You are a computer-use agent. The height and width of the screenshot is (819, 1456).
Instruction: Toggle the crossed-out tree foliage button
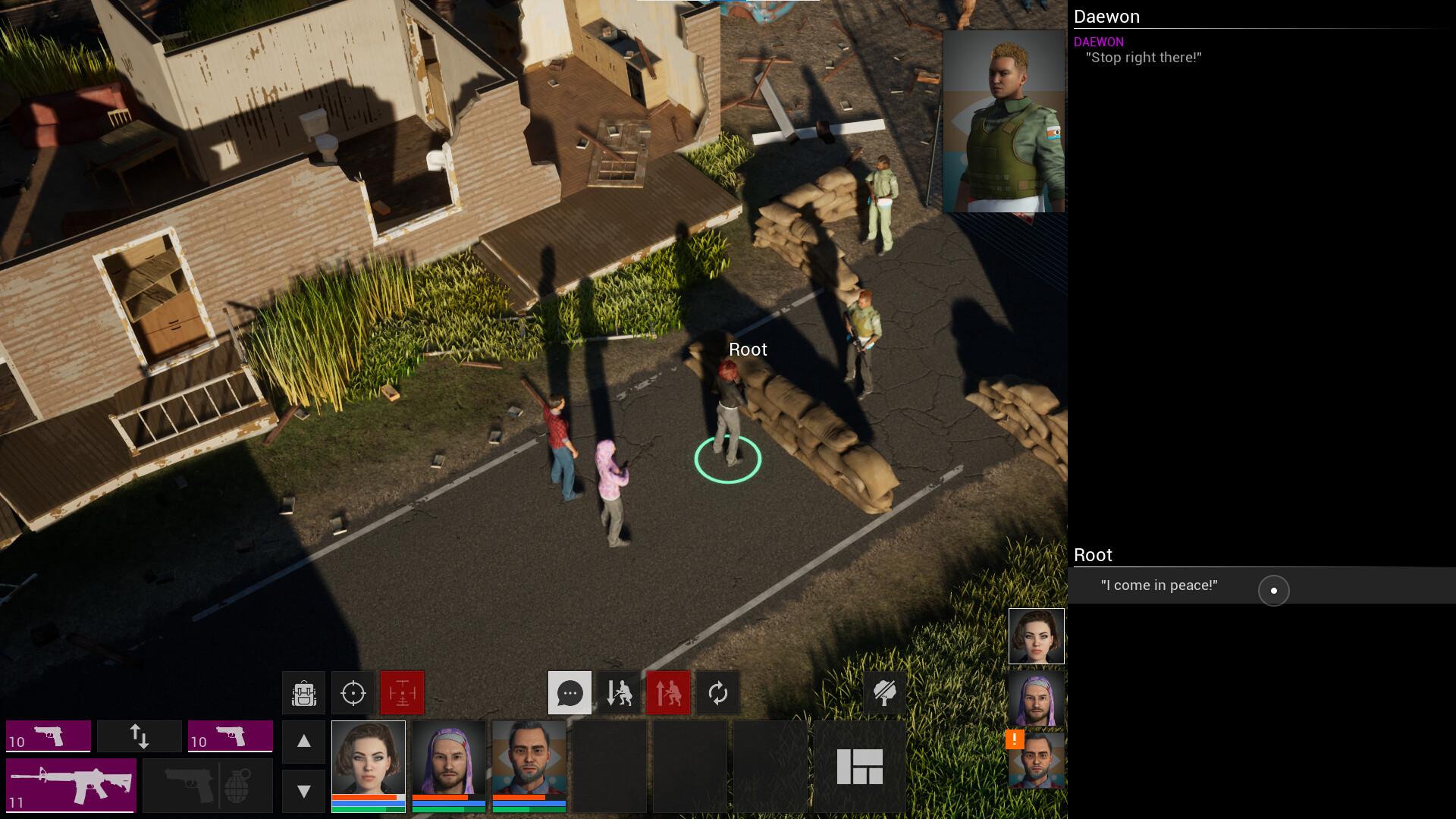point(885,693)
